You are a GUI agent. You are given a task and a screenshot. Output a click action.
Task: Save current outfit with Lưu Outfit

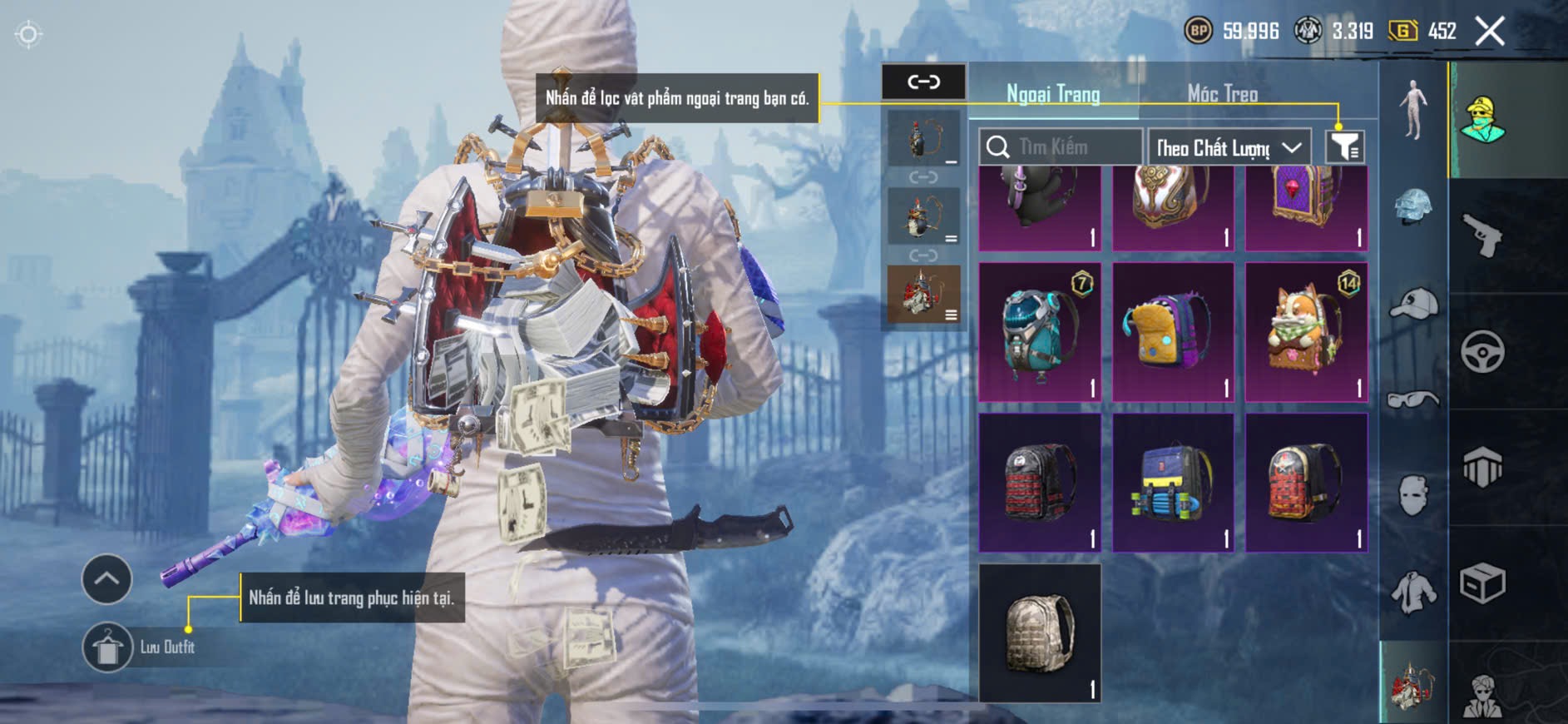pyautogui.click(x=108, y=647)
